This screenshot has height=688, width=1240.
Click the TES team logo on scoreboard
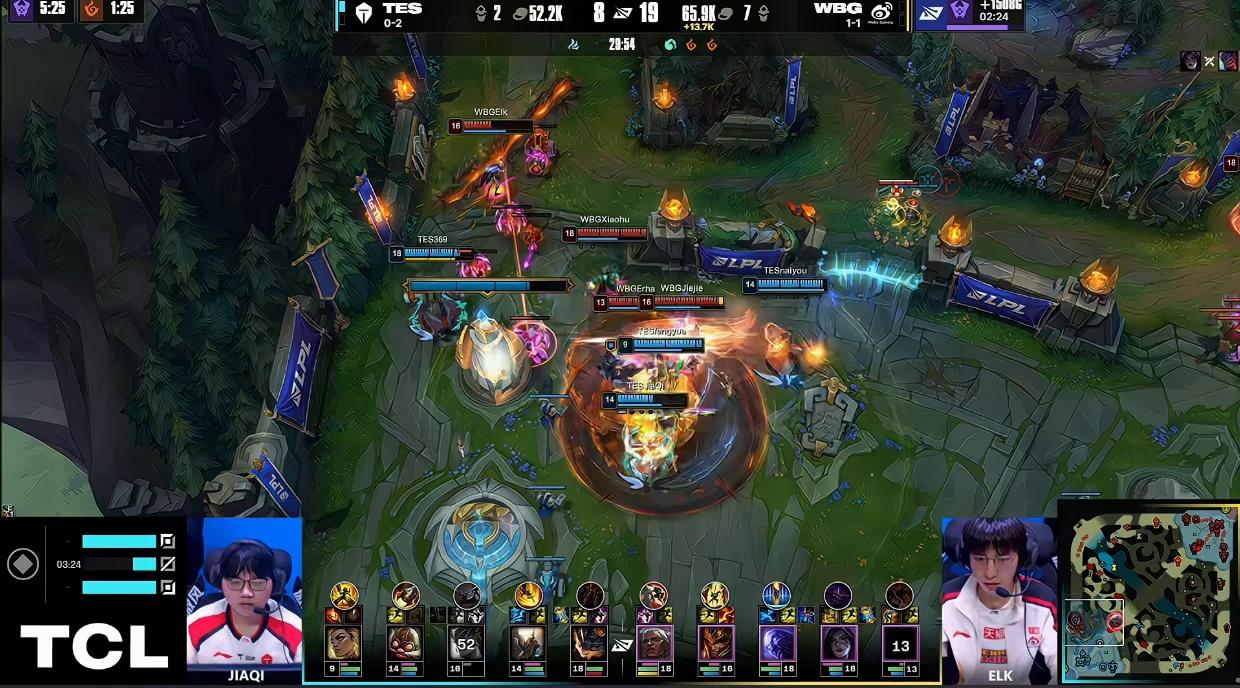[364, 13]
